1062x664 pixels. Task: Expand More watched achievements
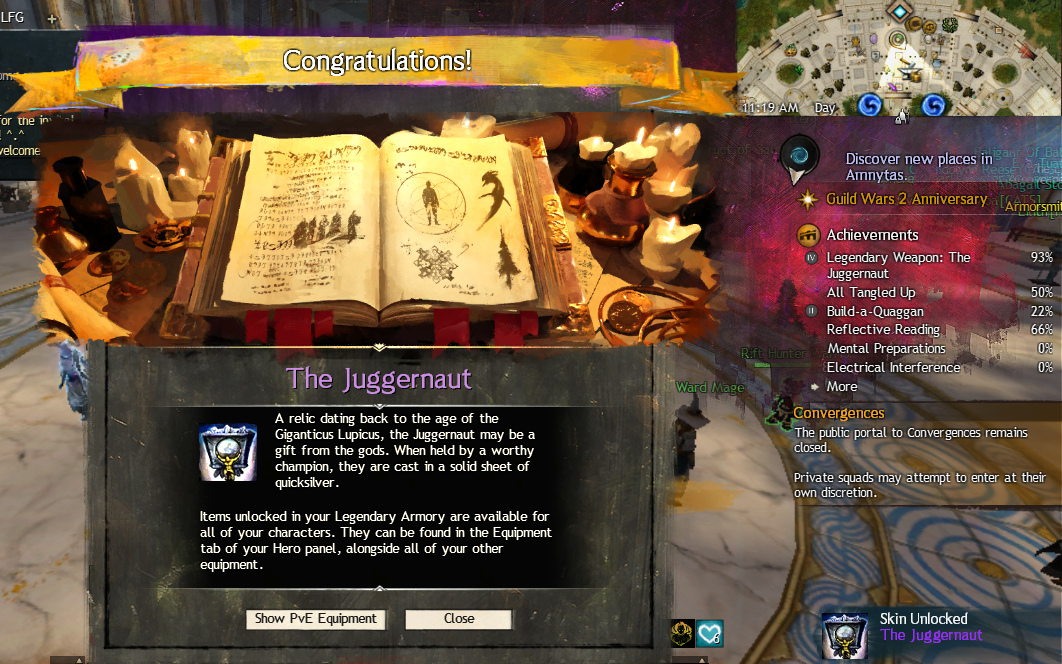click(840, 386)
